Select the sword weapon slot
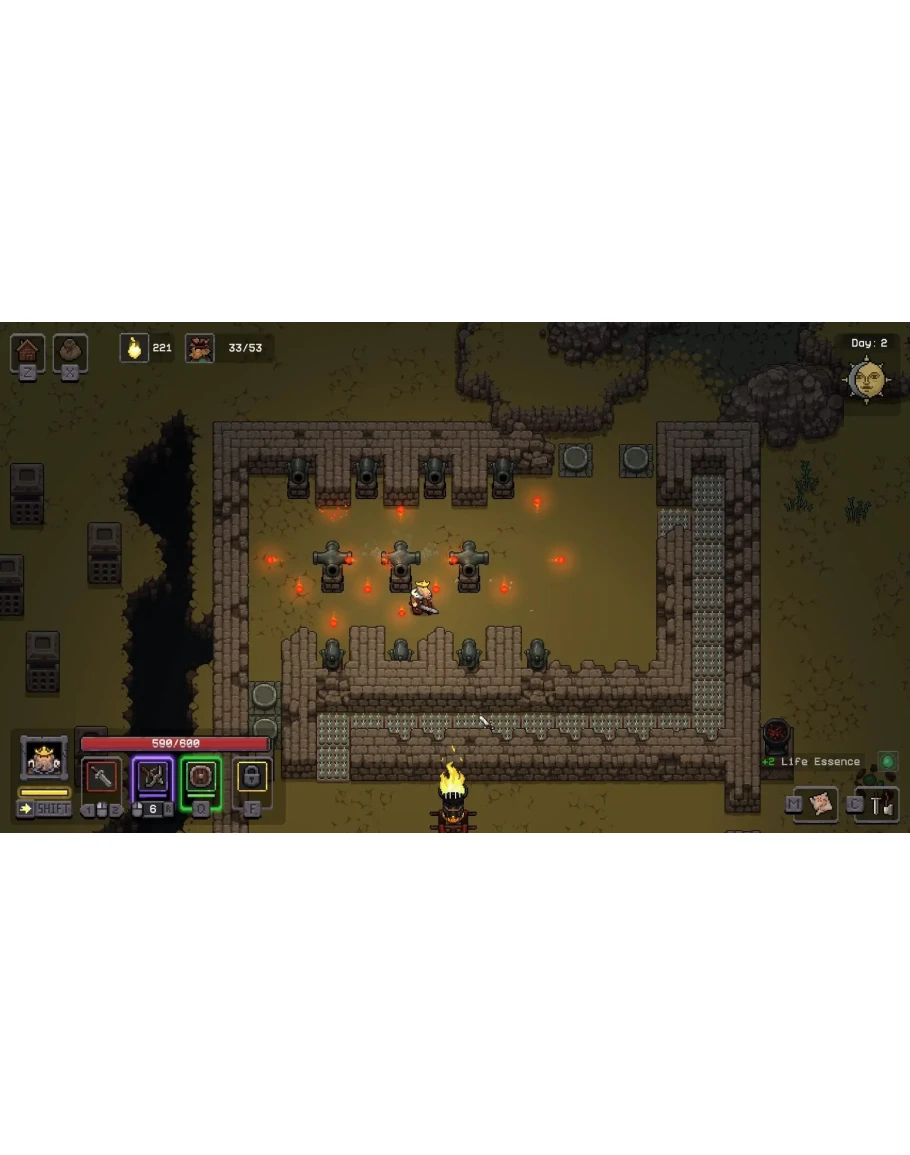This screenshot has width=910, height=1155. pyautogui.click(x=101, y=776)
